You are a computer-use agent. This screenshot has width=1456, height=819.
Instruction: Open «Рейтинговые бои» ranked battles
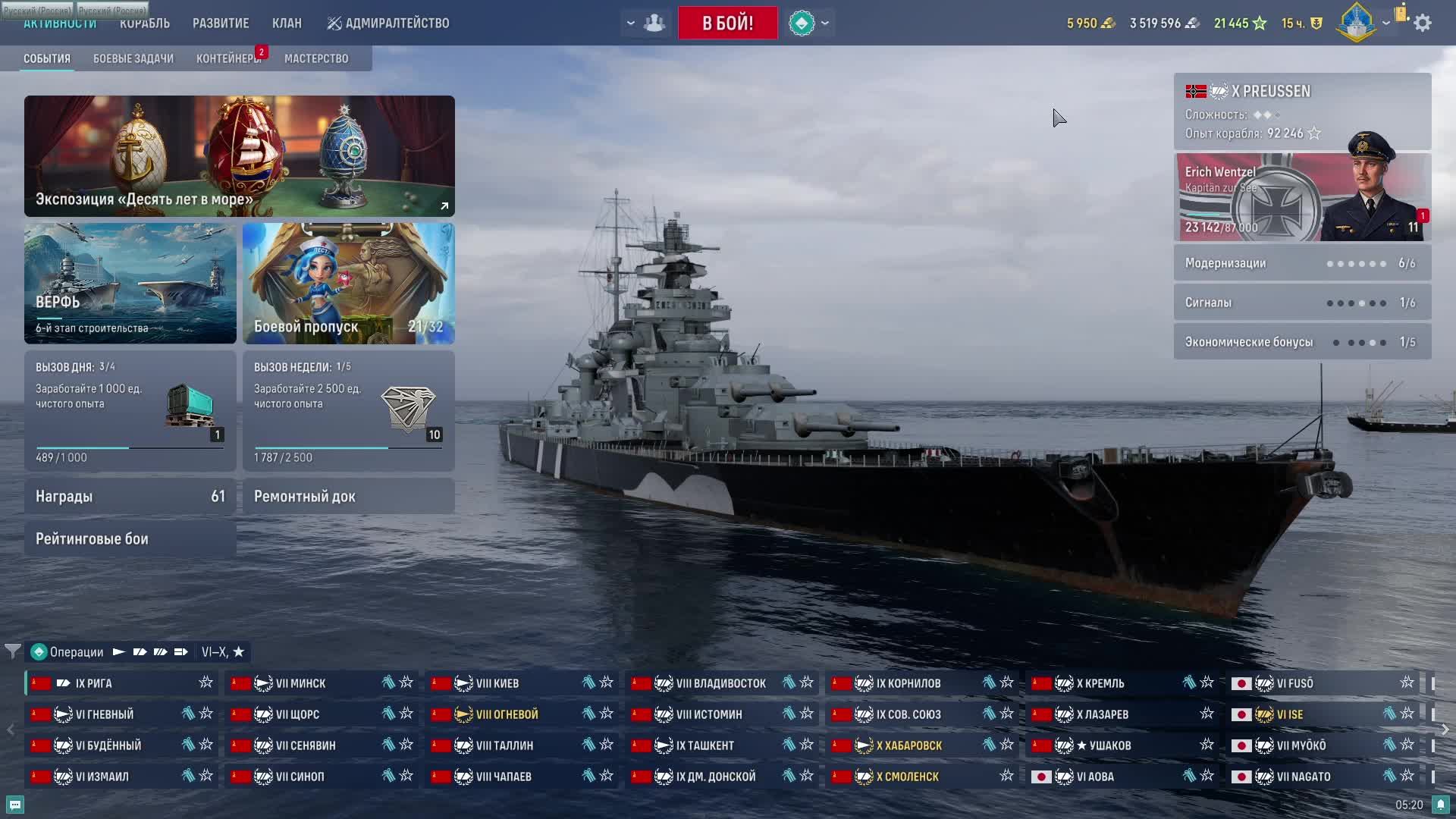[x=130, y=539]
